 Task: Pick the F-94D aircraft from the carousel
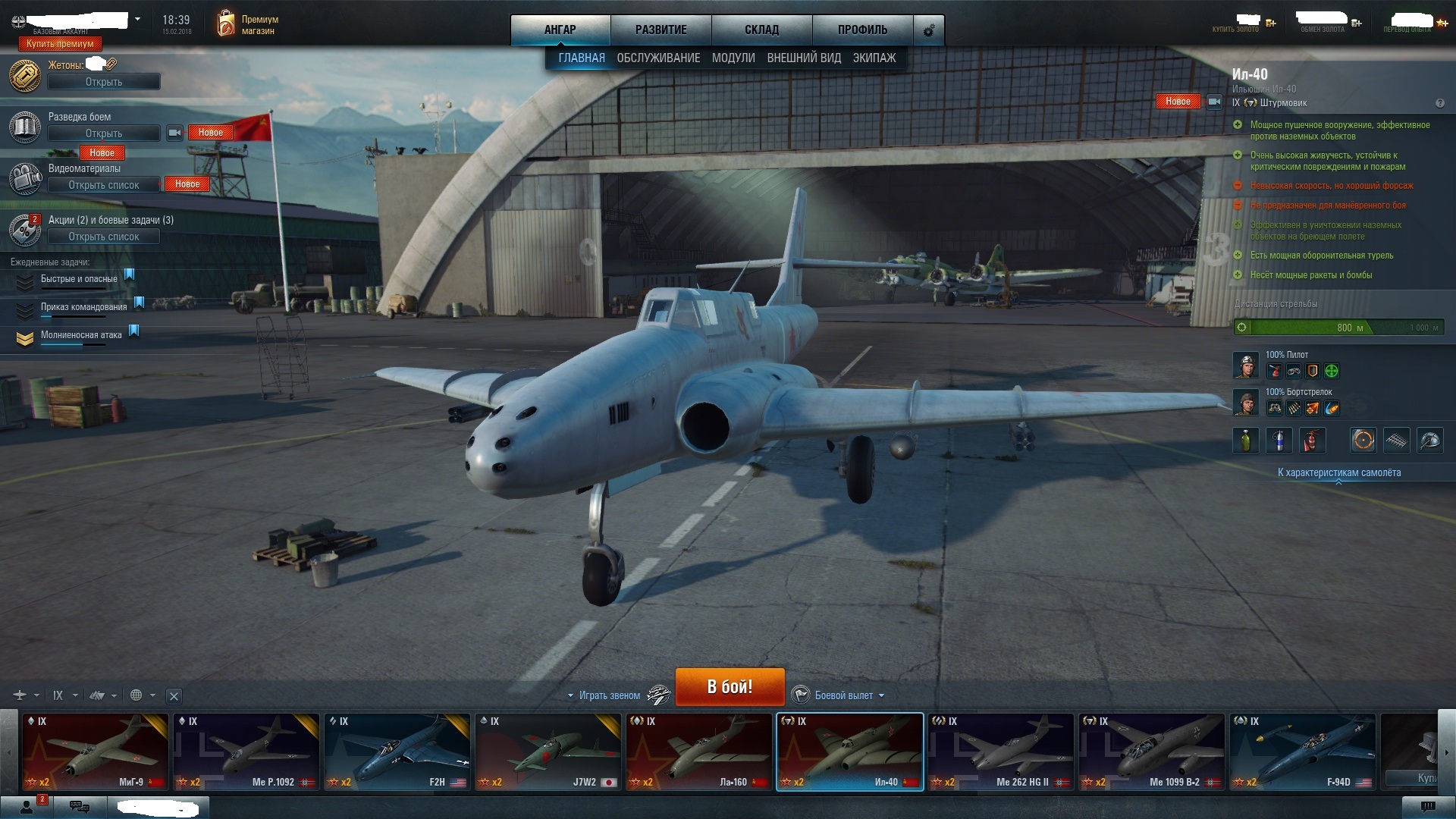1302,752
